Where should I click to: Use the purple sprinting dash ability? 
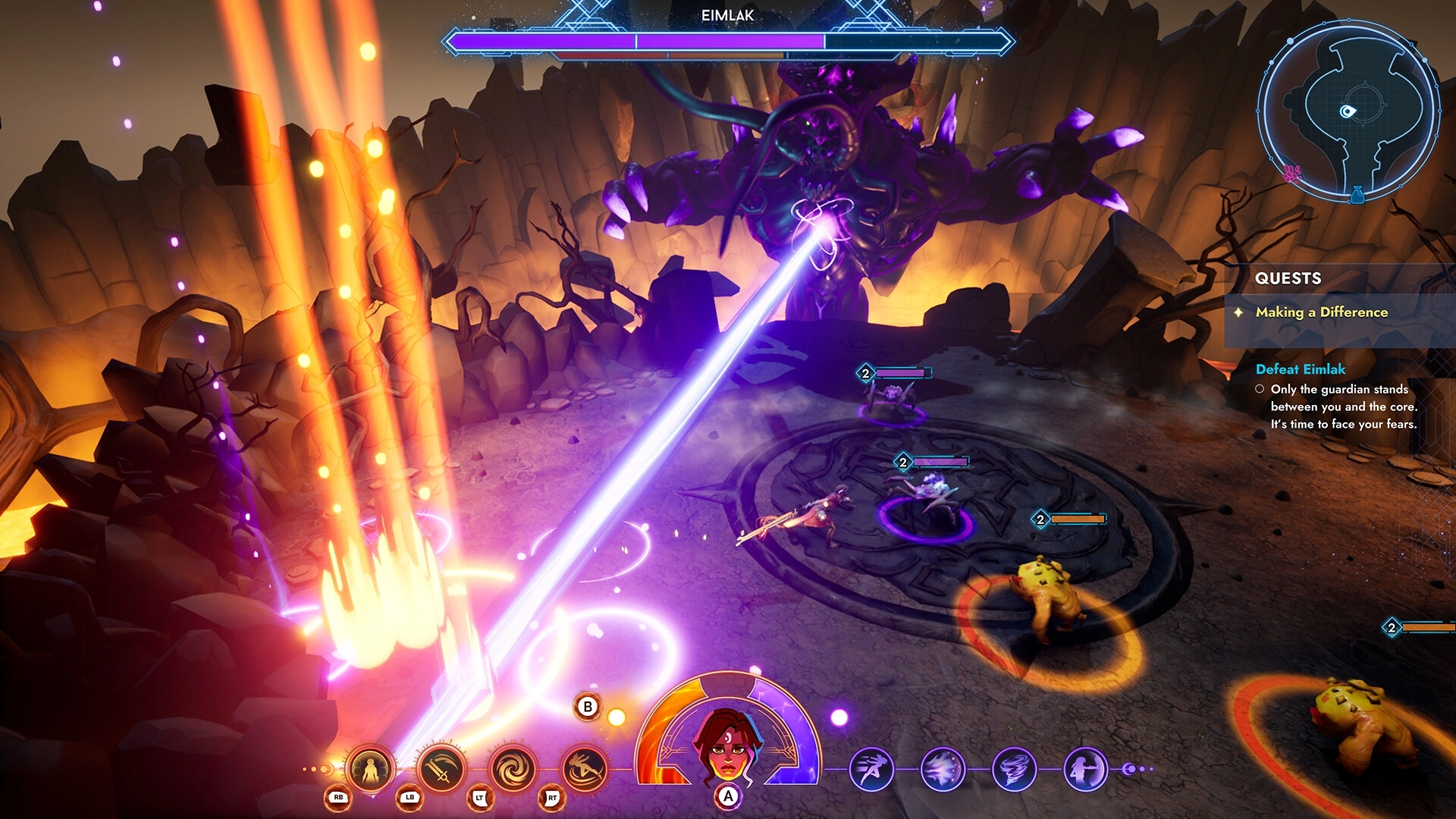pos(871,769)
